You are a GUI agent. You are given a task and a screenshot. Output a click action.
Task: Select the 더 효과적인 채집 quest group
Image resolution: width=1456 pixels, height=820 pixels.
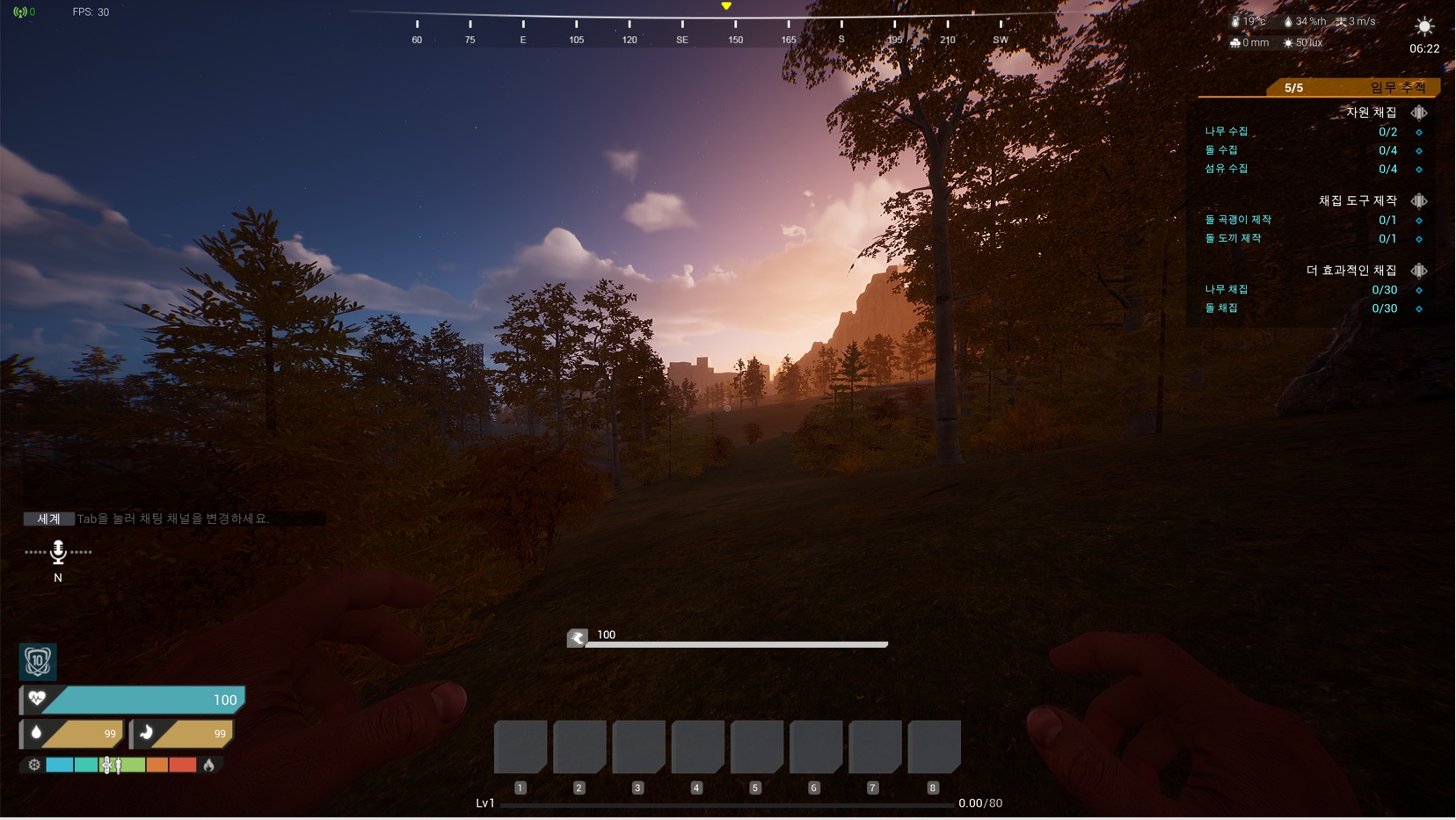coord(1350,271)
